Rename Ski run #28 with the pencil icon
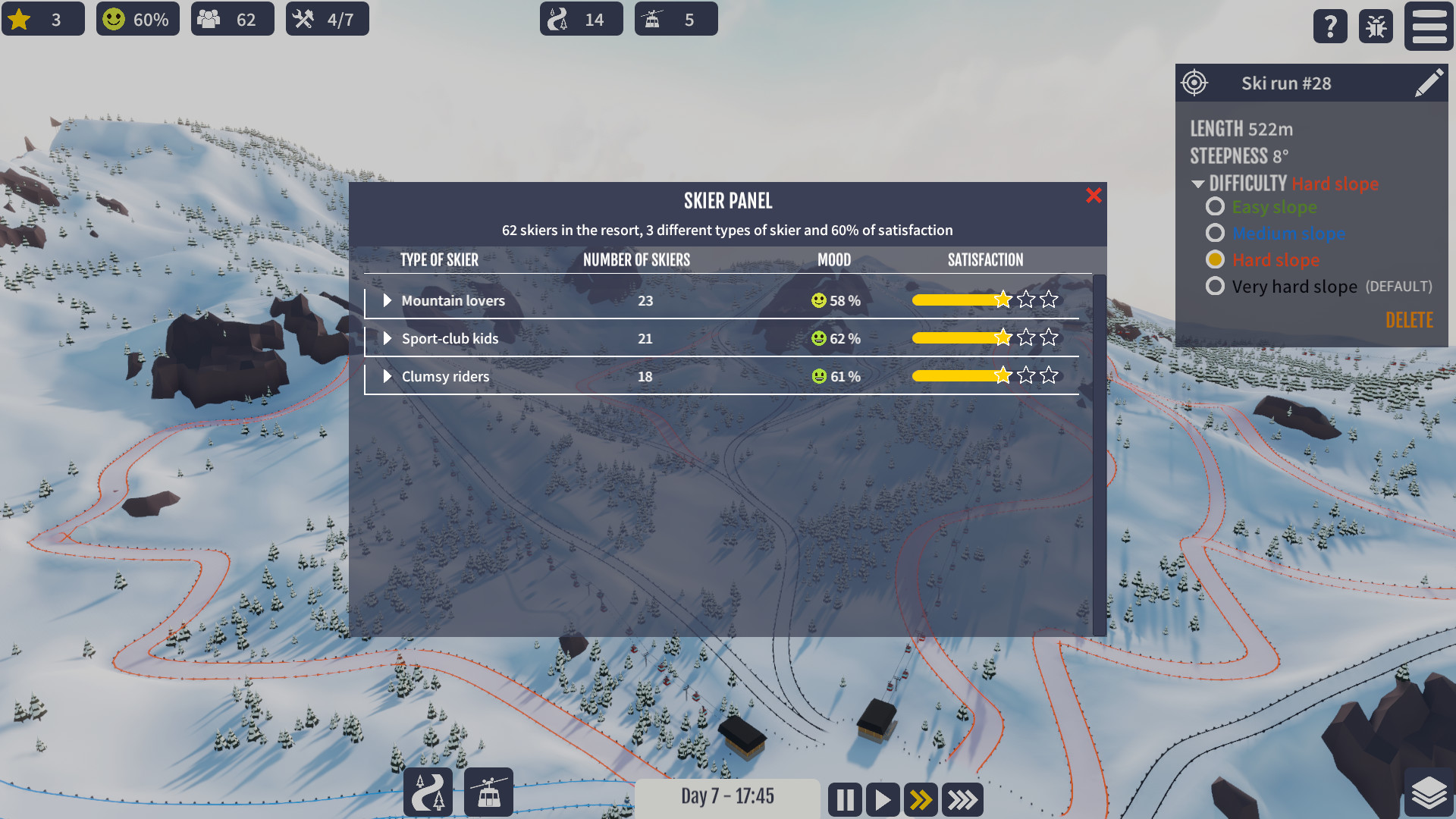1456x819 pixels. 1430,83
